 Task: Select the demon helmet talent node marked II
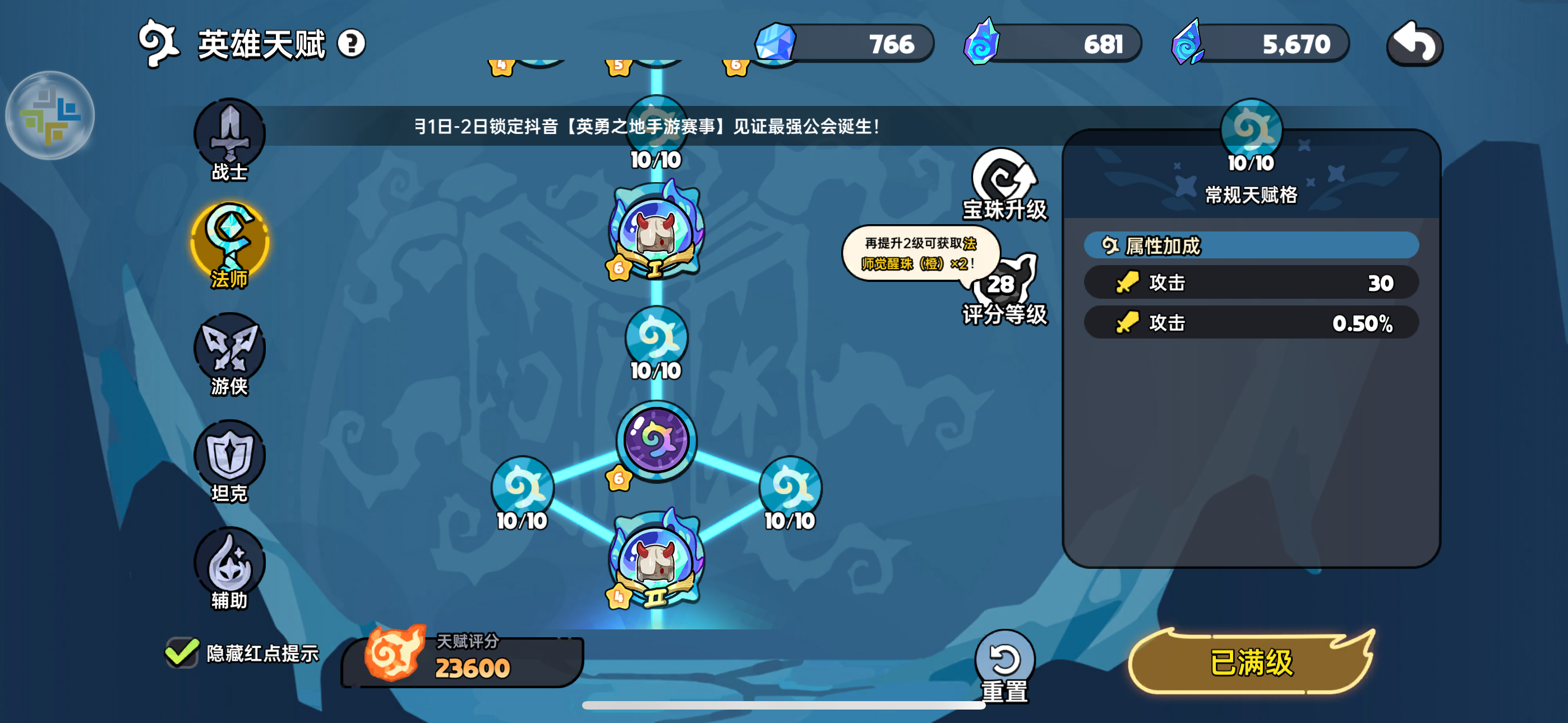656,561
